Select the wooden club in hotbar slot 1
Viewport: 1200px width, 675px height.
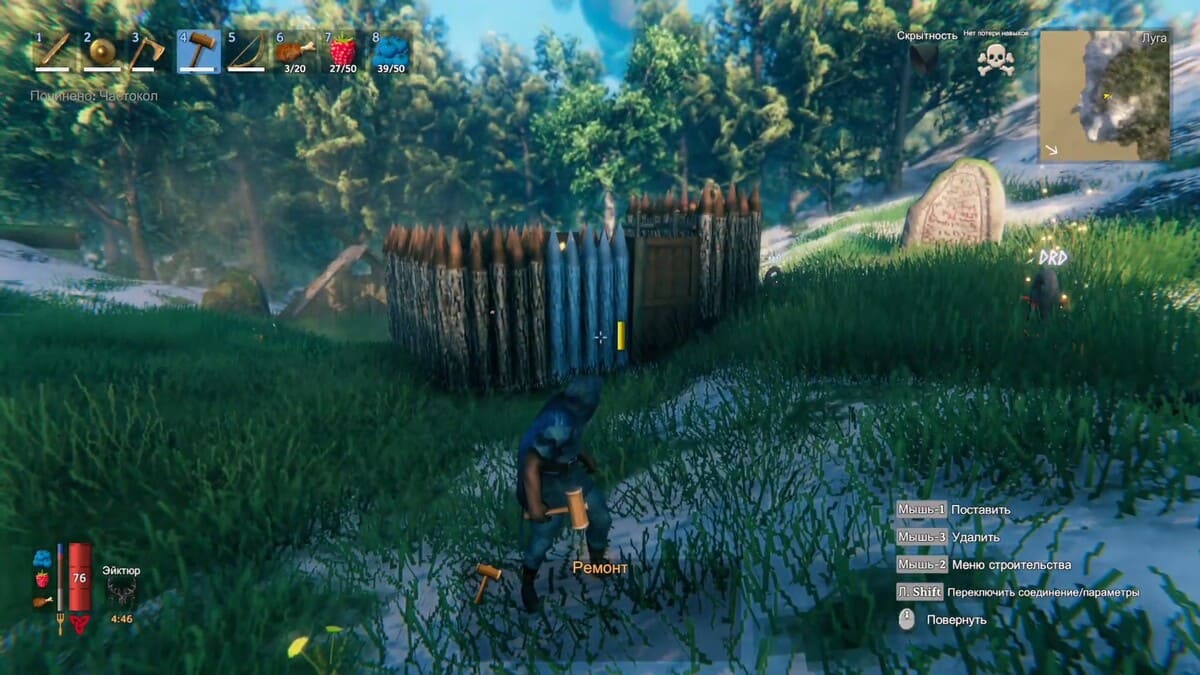[x=54, y=51]
